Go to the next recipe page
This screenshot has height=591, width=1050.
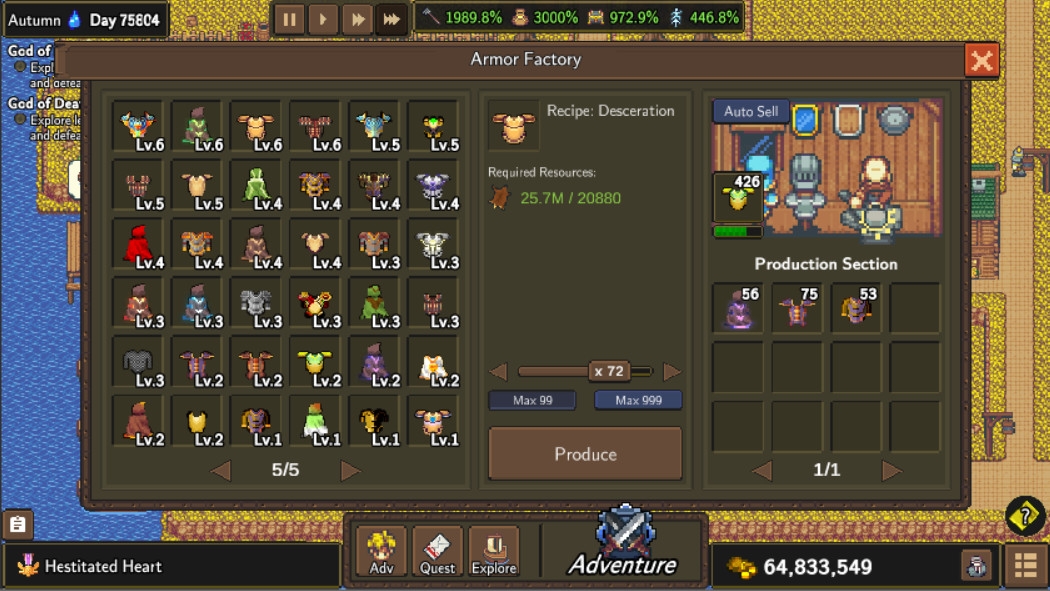[x=350, y=471]
